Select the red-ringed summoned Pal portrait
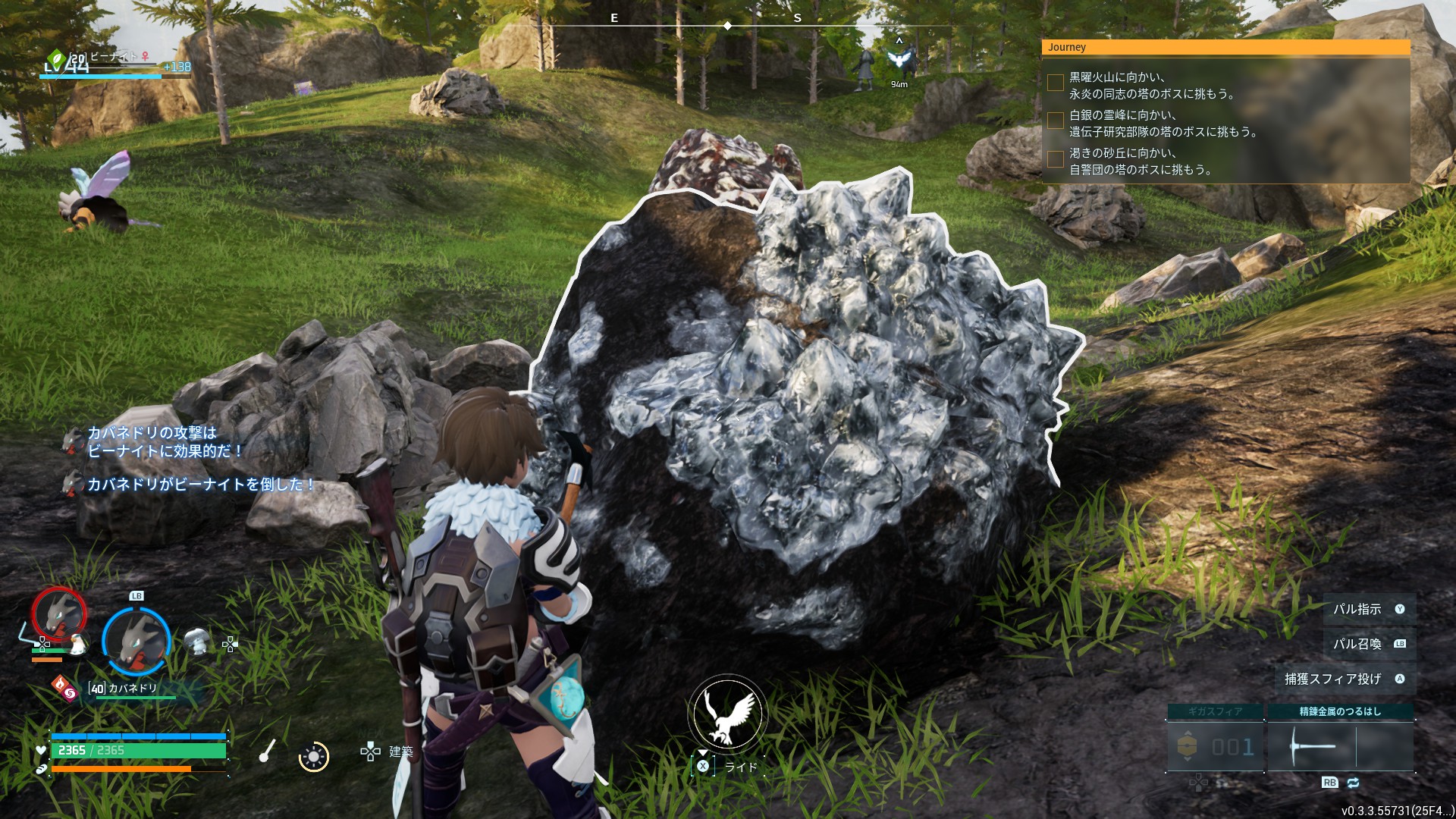 click(58, 613)
